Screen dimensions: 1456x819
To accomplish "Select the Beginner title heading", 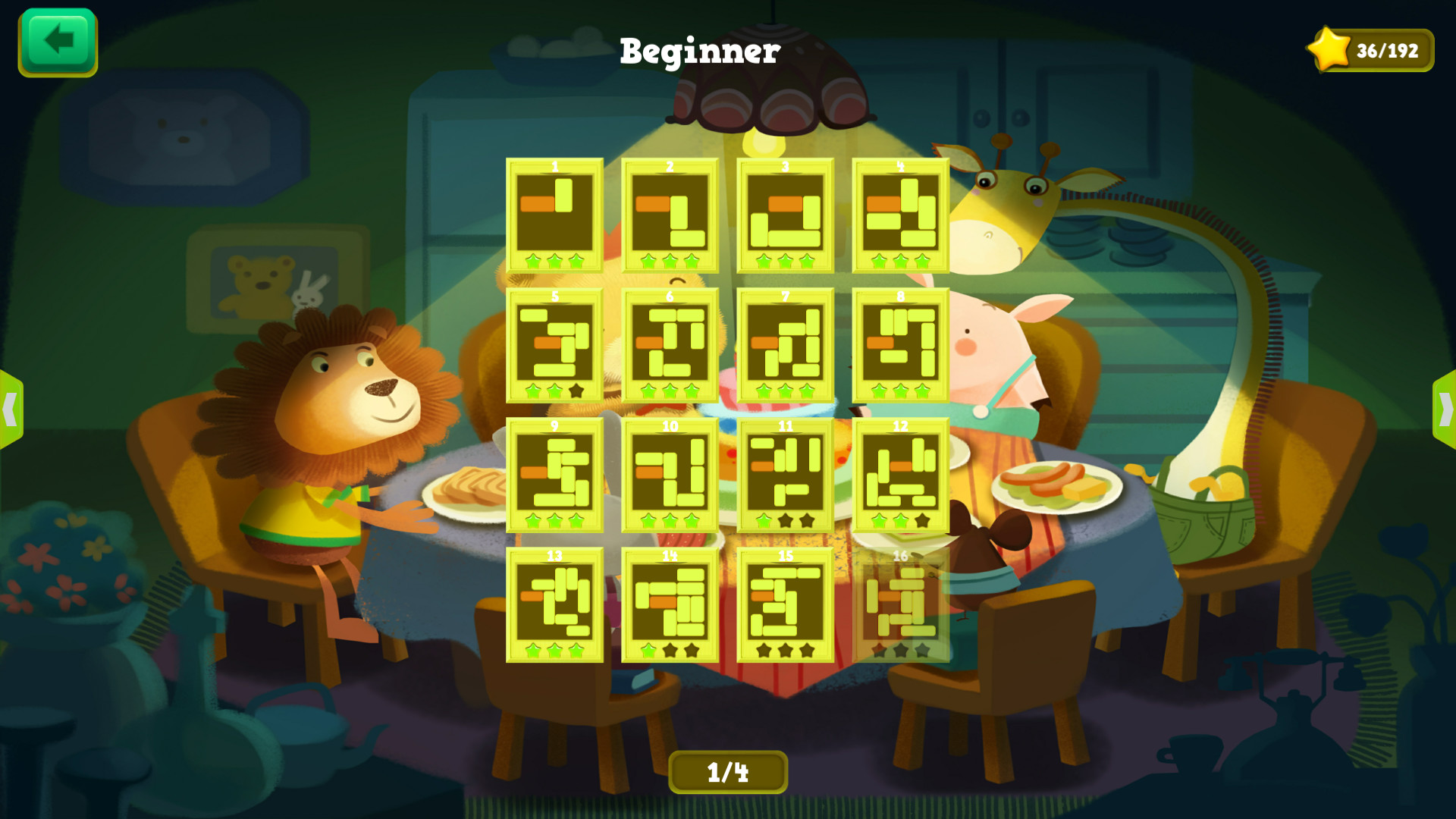I will tap(699, 51).
